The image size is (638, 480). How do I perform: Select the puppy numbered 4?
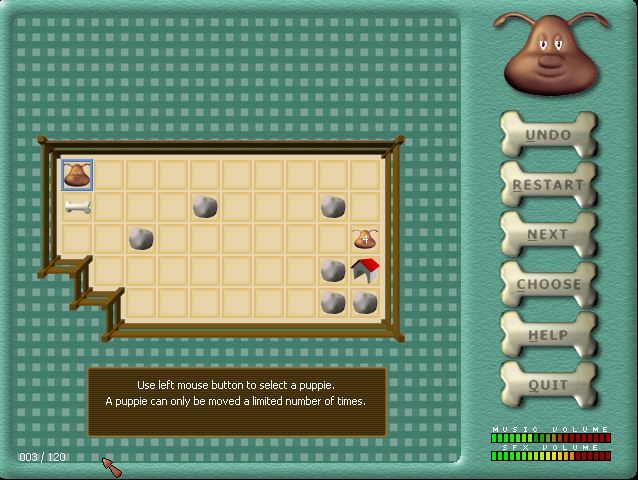coord(365,239)
